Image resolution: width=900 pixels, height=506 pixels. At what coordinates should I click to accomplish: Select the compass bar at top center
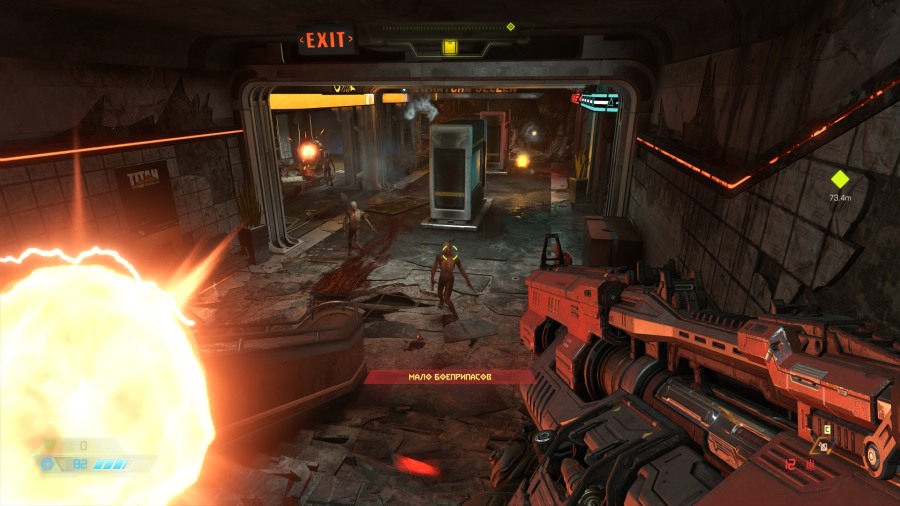[x=449, y=28]
